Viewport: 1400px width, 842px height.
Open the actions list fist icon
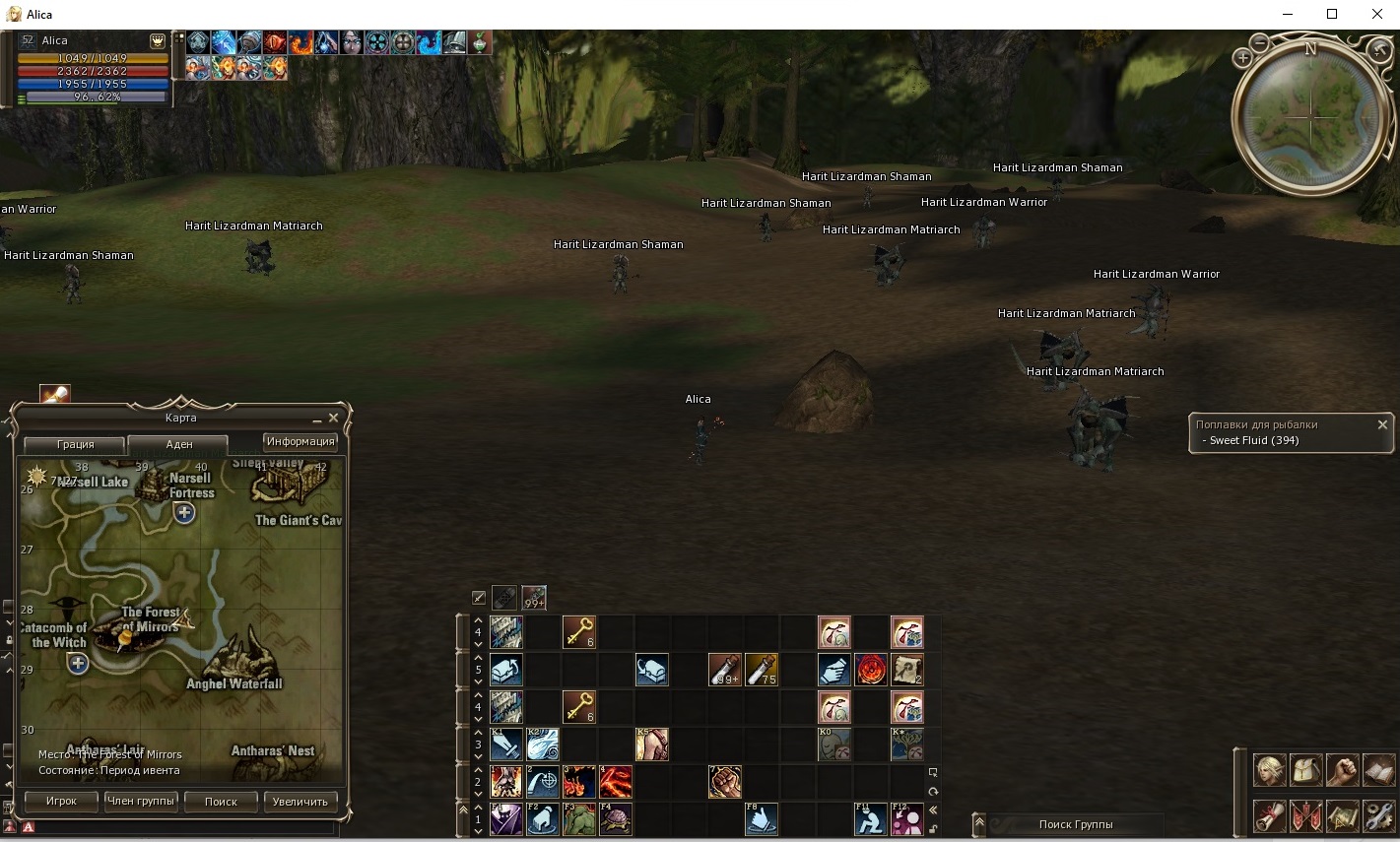[x=1343, y=770]
